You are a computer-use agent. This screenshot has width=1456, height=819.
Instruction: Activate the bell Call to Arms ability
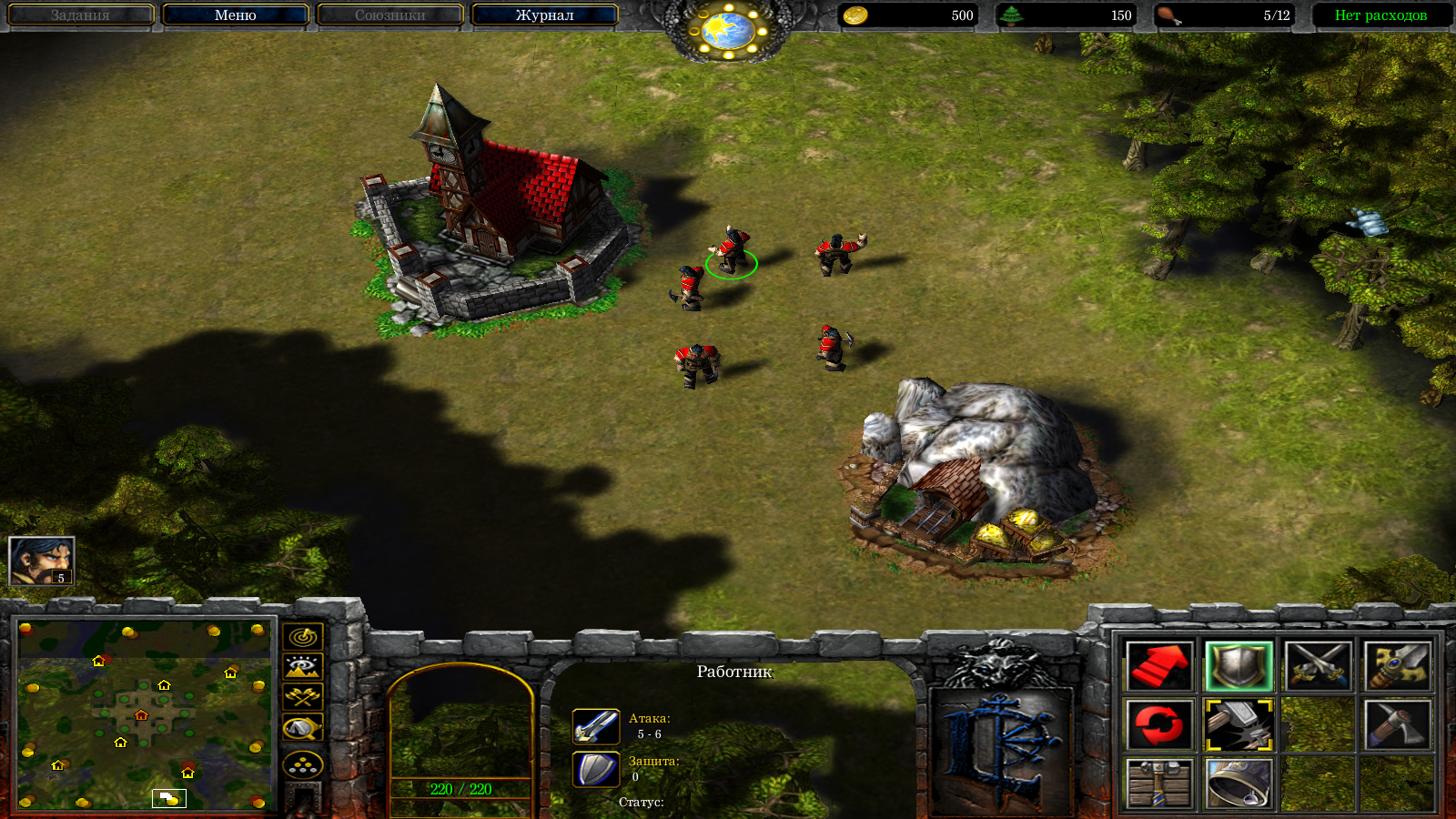pos(1239,784)
